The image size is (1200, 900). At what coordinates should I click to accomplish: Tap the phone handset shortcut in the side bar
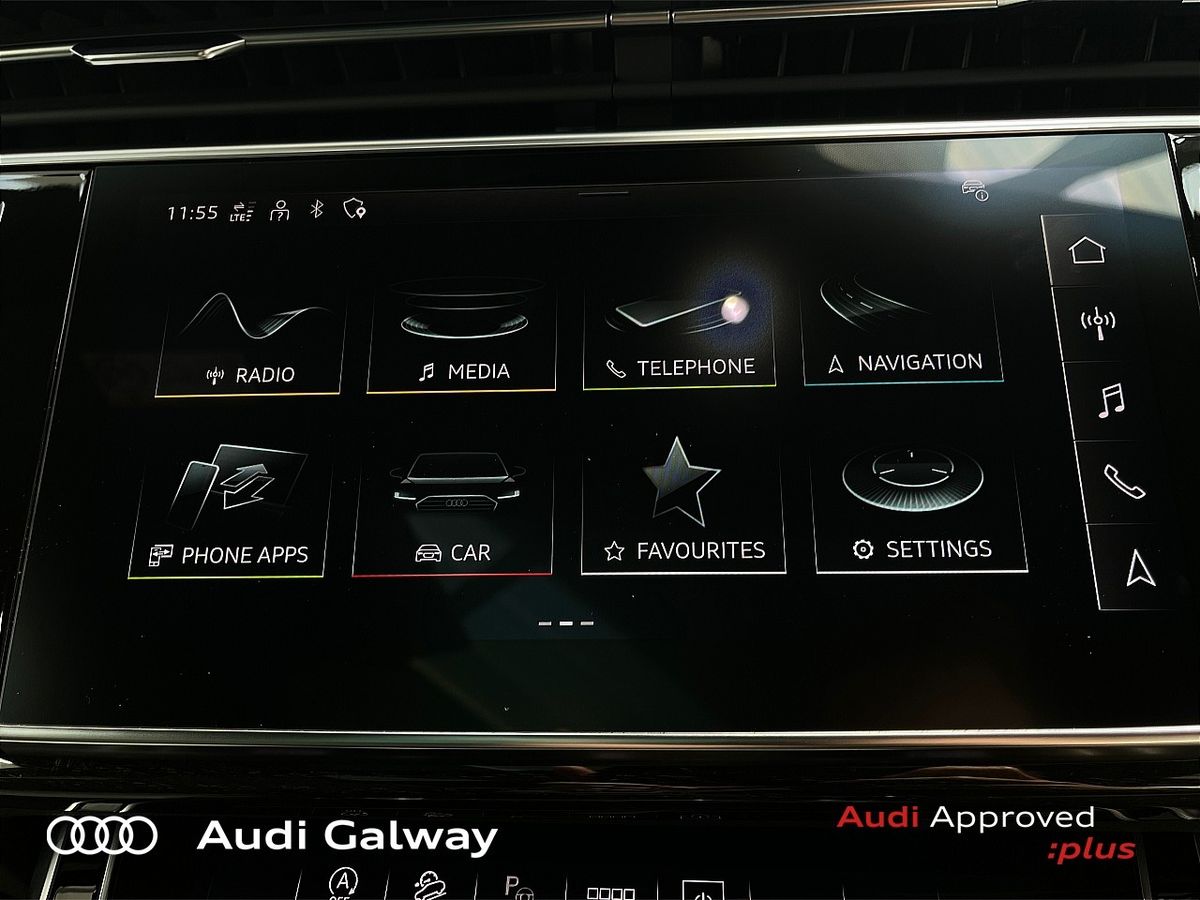click(1124, 481)
